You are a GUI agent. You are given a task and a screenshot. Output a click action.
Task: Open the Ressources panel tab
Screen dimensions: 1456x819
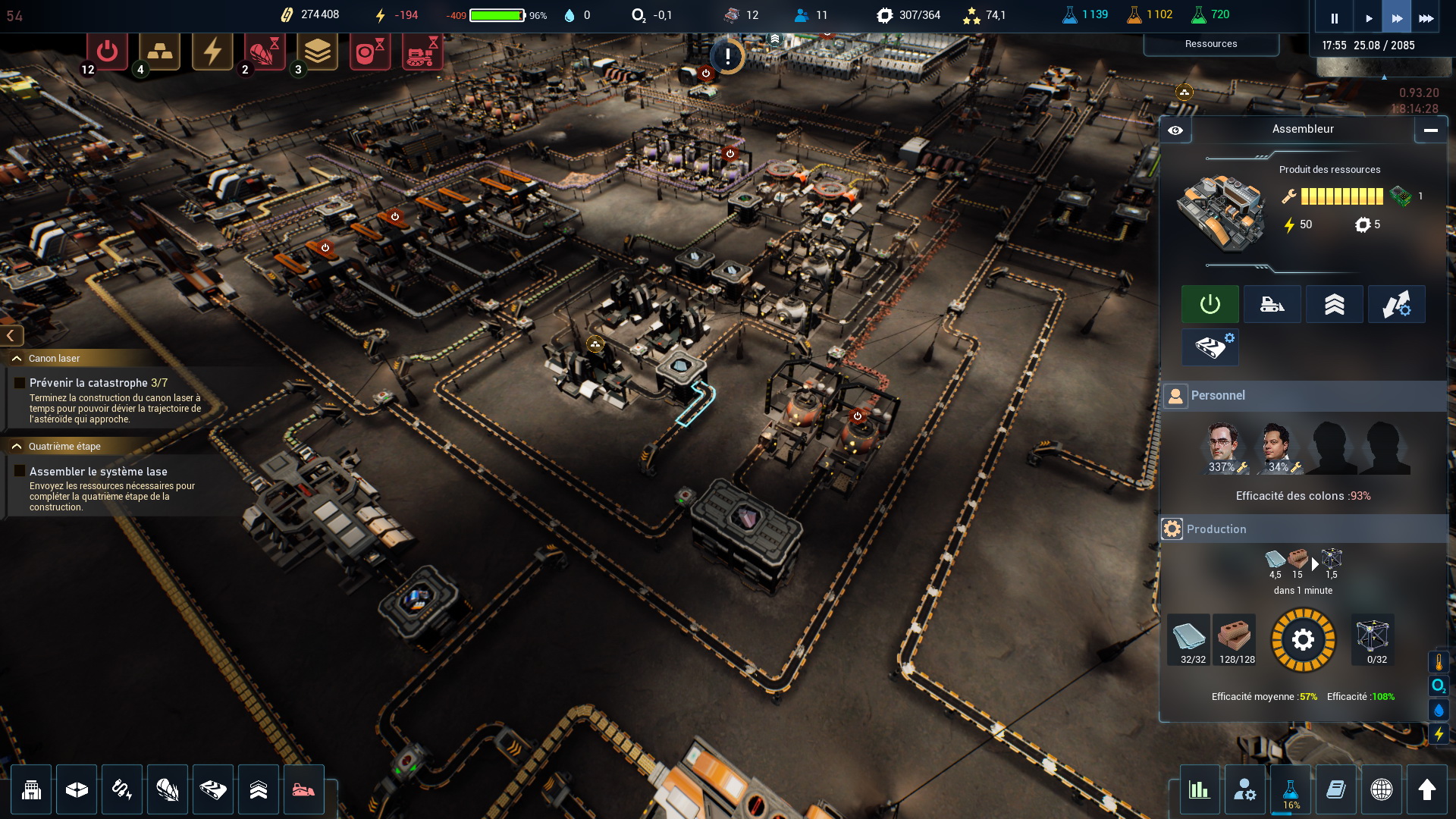[1210, 44]
